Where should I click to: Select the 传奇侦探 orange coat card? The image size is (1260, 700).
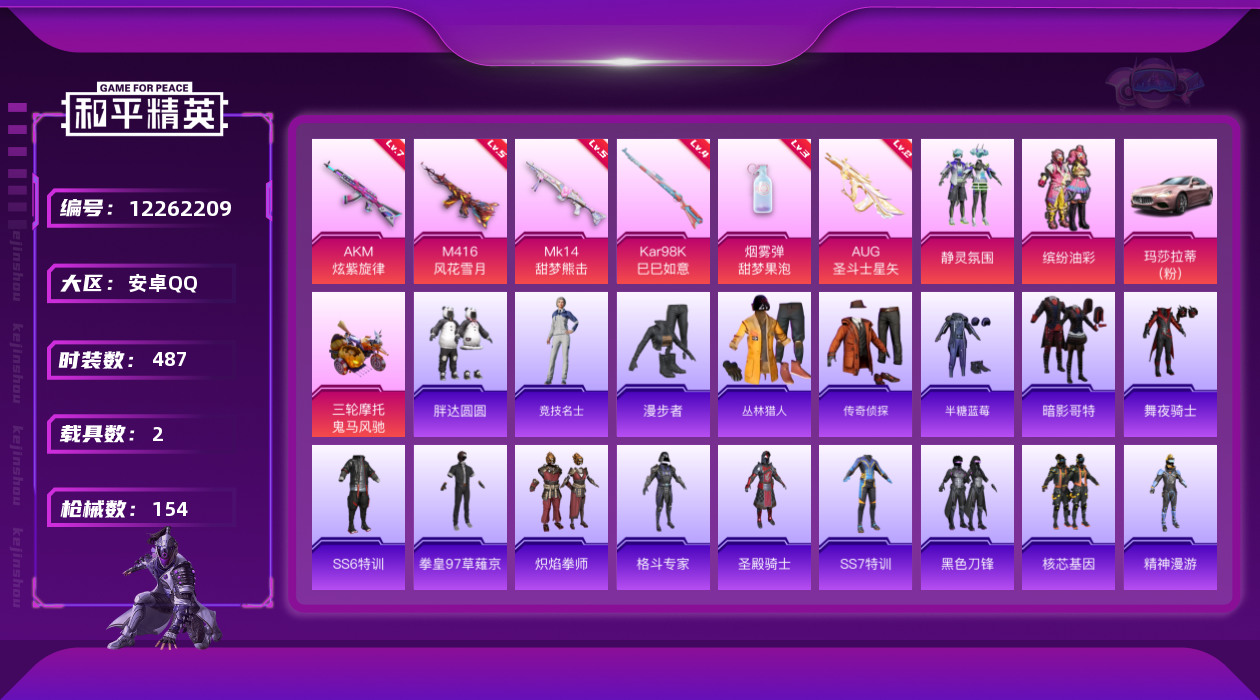click(866, 364)
